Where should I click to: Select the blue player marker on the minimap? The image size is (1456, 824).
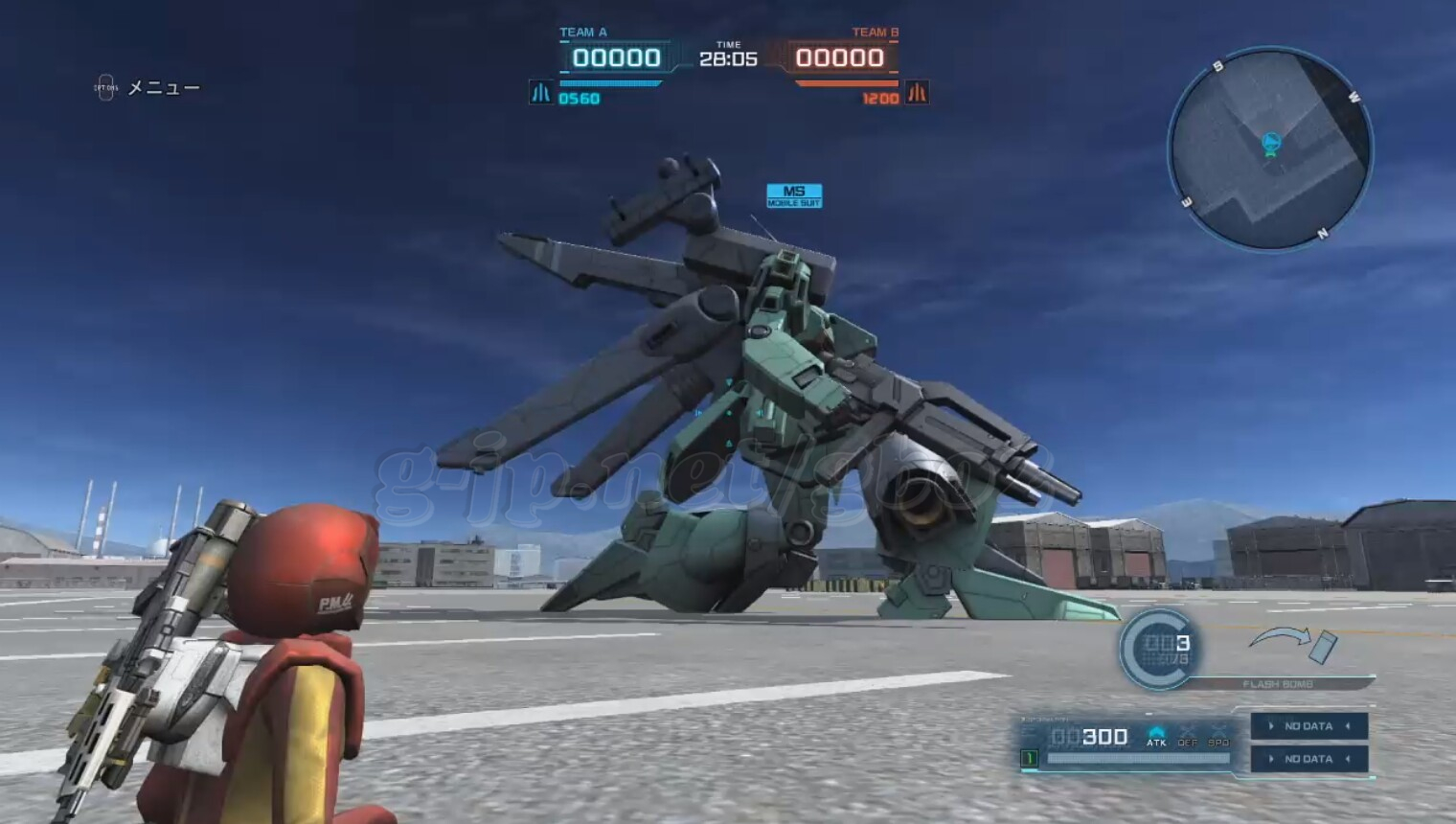point(1271,145)
